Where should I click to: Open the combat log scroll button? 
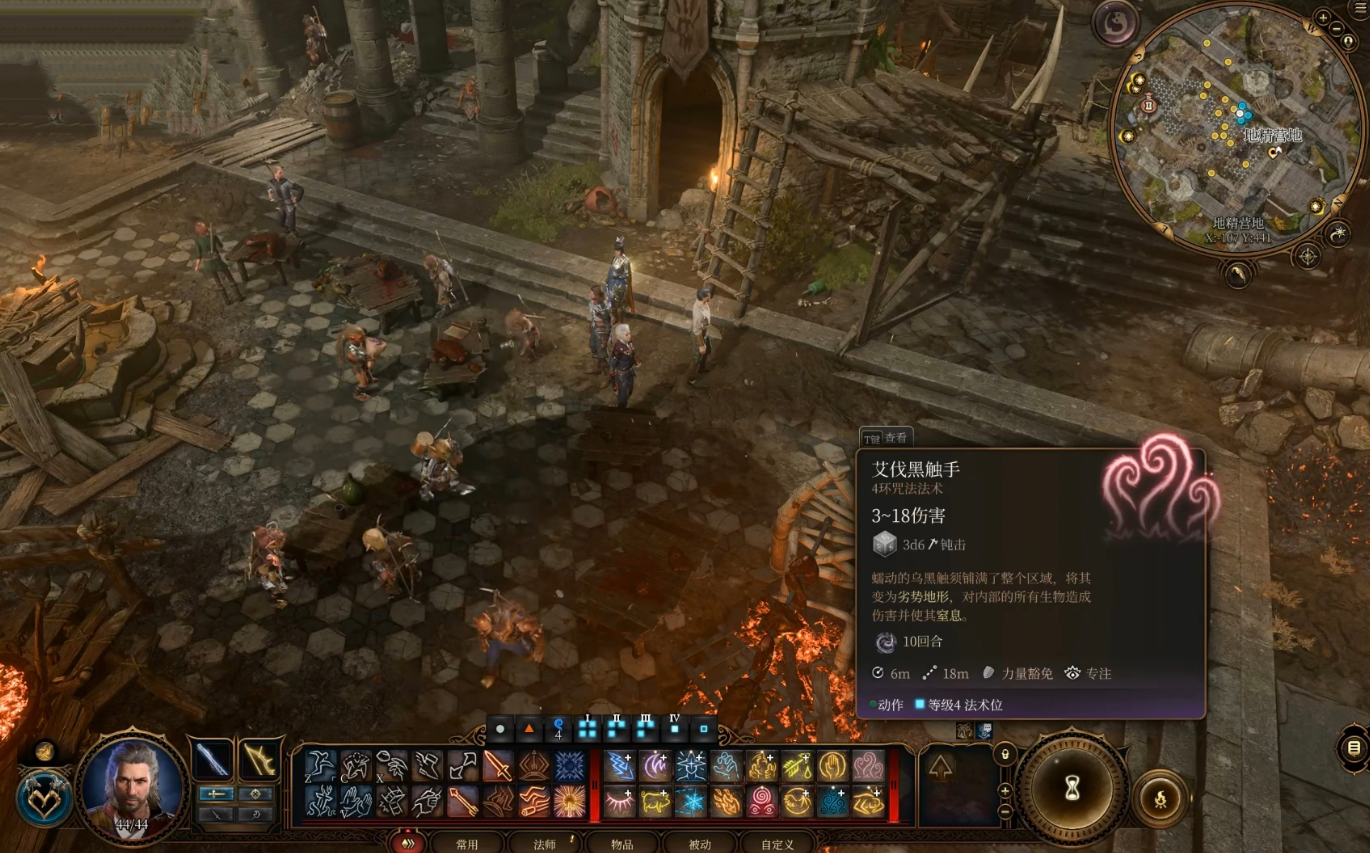tap(1353, 747)
